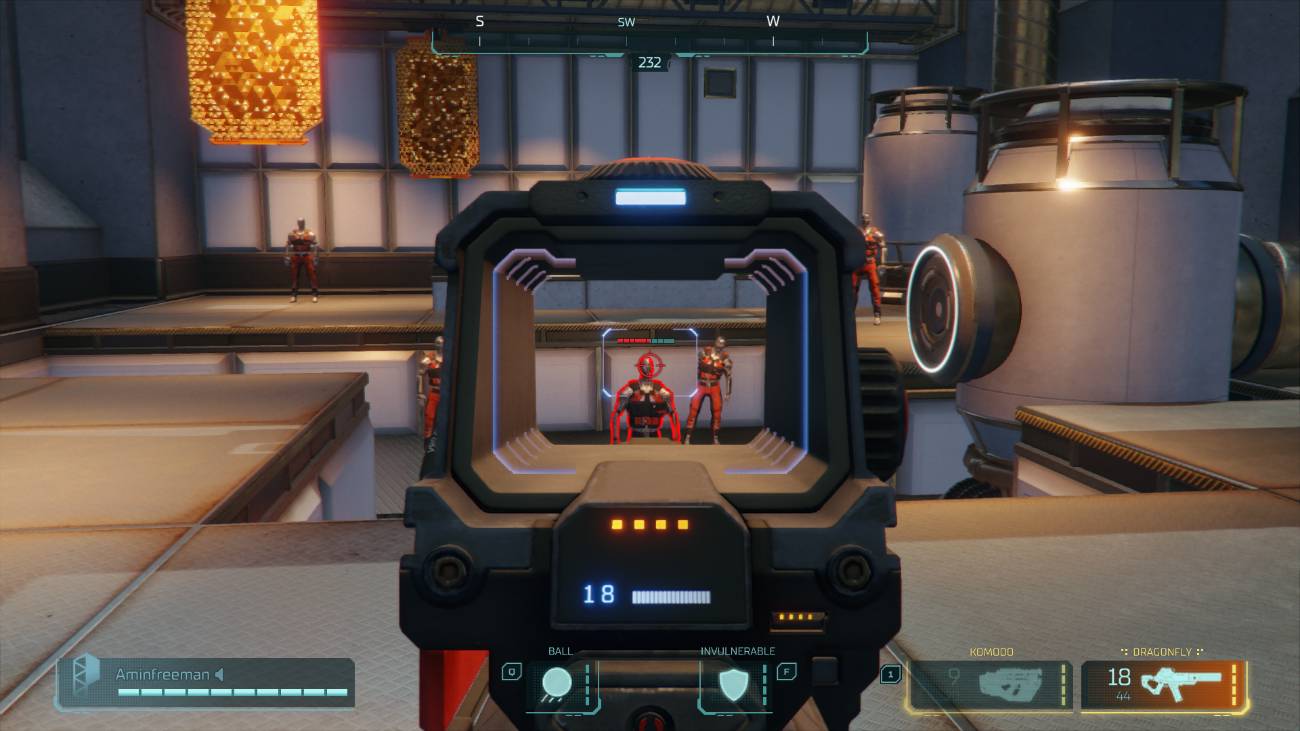
Task: Activate the Ball ability icon
Action: (x=558, y=684)
